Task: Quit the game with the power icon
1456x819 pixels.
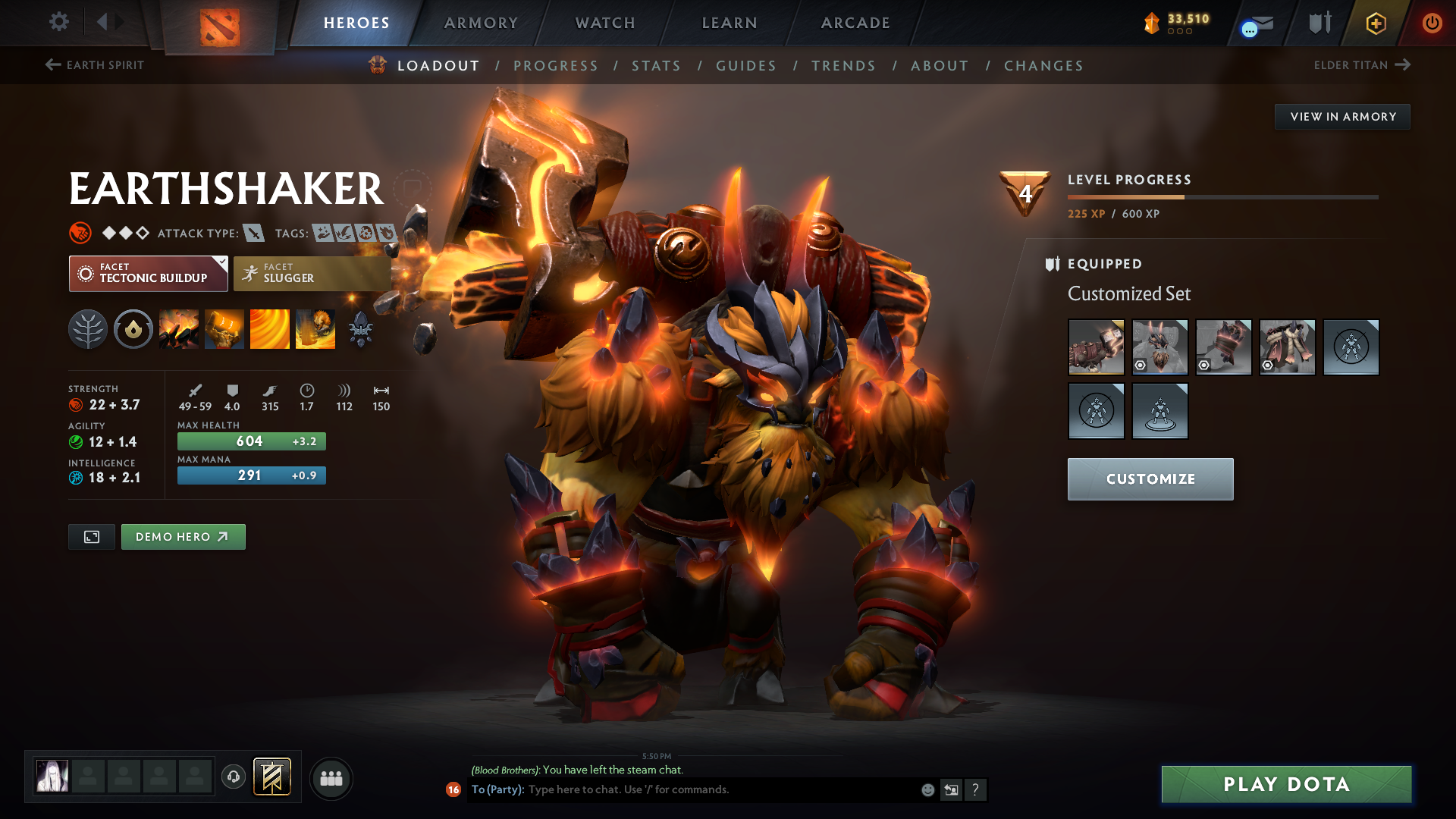Action: [1432, 23]
